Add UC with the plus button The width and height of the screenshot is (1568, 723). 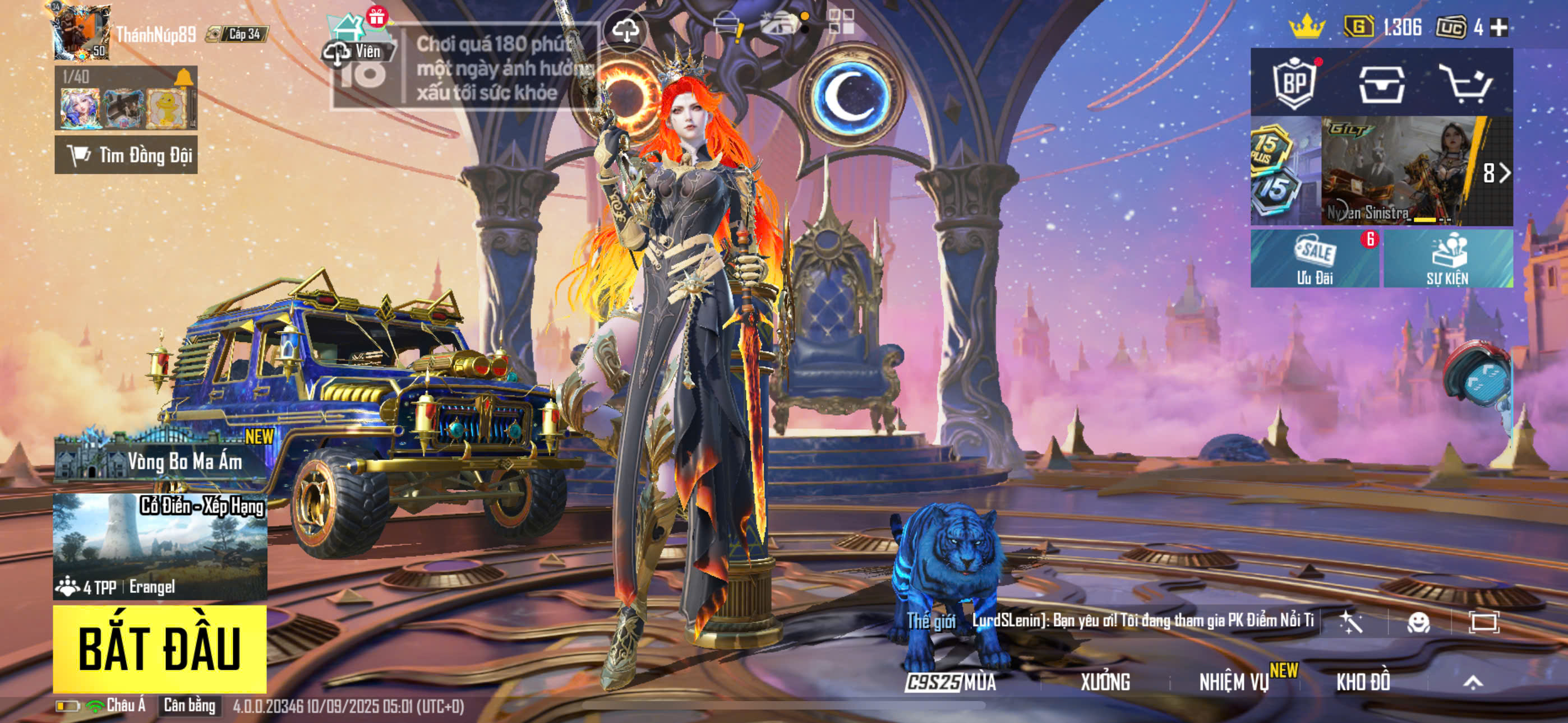1500,27
